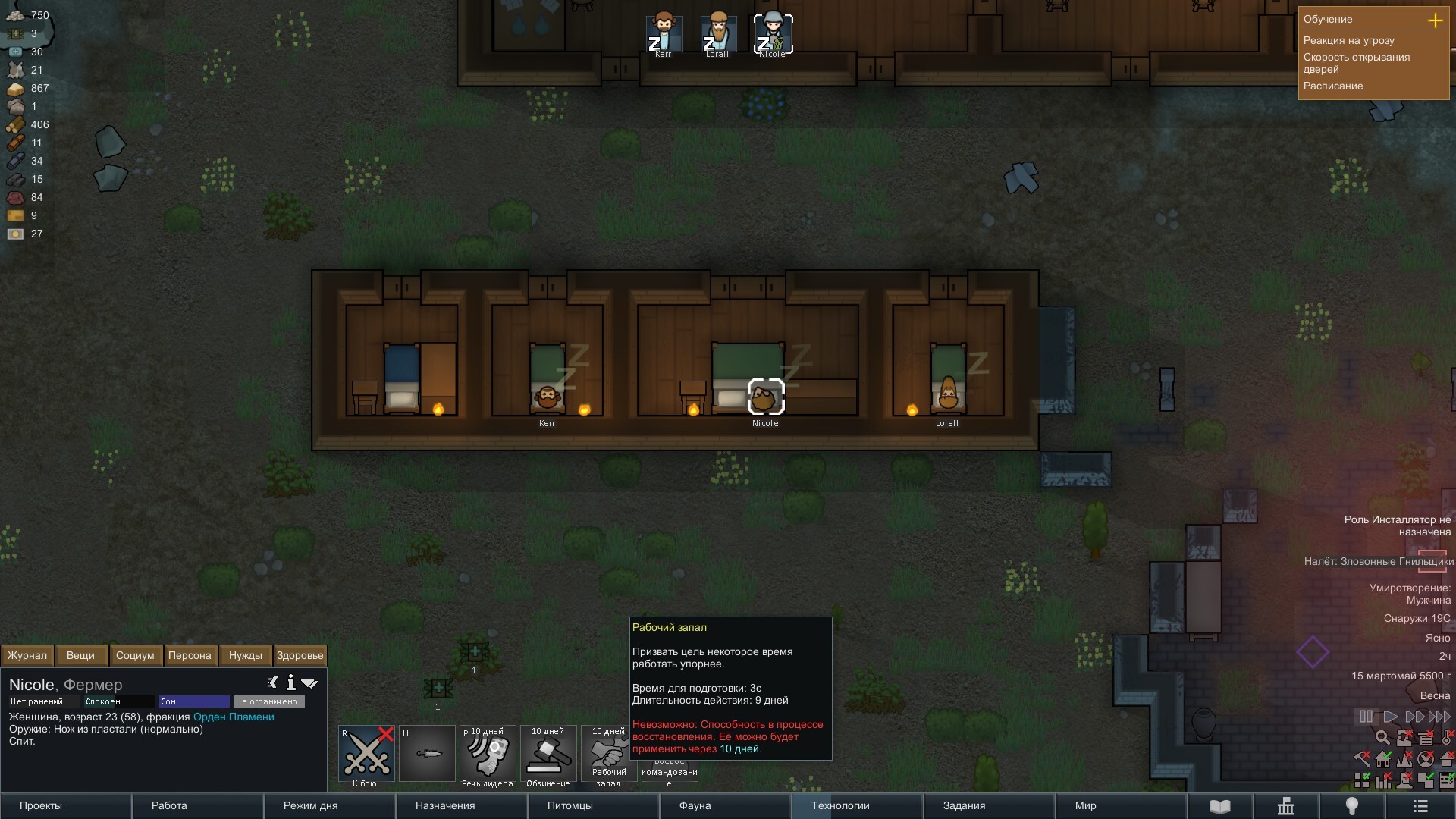1456x819 pixels.
Task: Pause the game with the pause button
Action: click(1366, 716)
